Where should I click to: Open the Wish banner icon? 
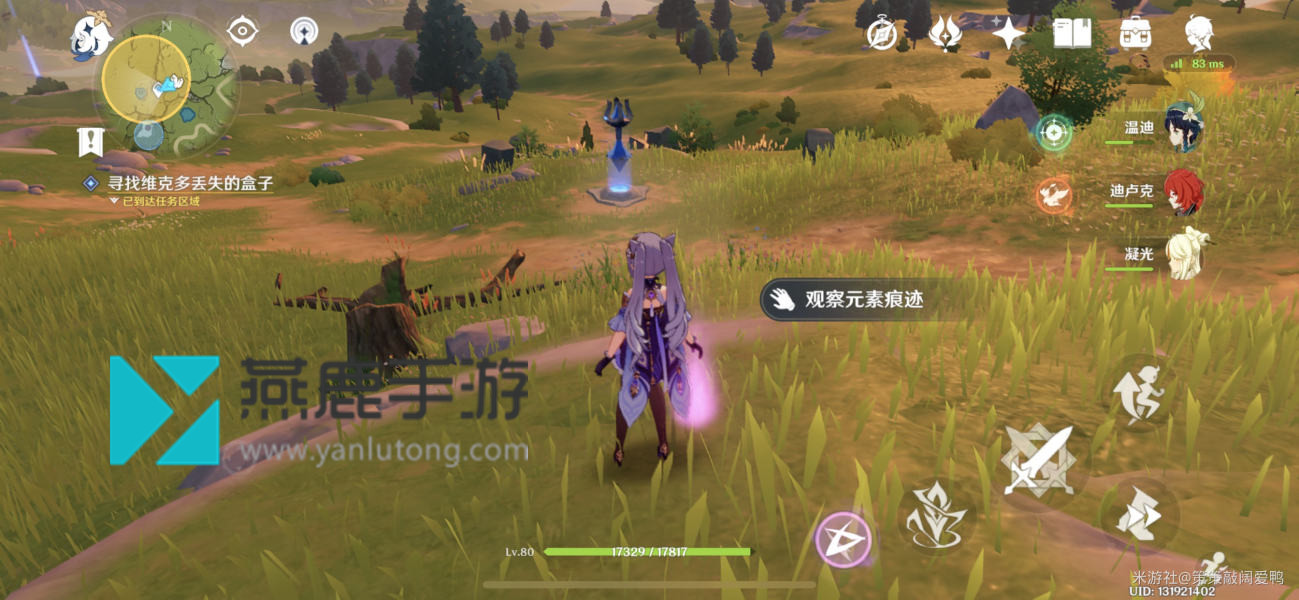pyautogui.click(x=945, y=34)
